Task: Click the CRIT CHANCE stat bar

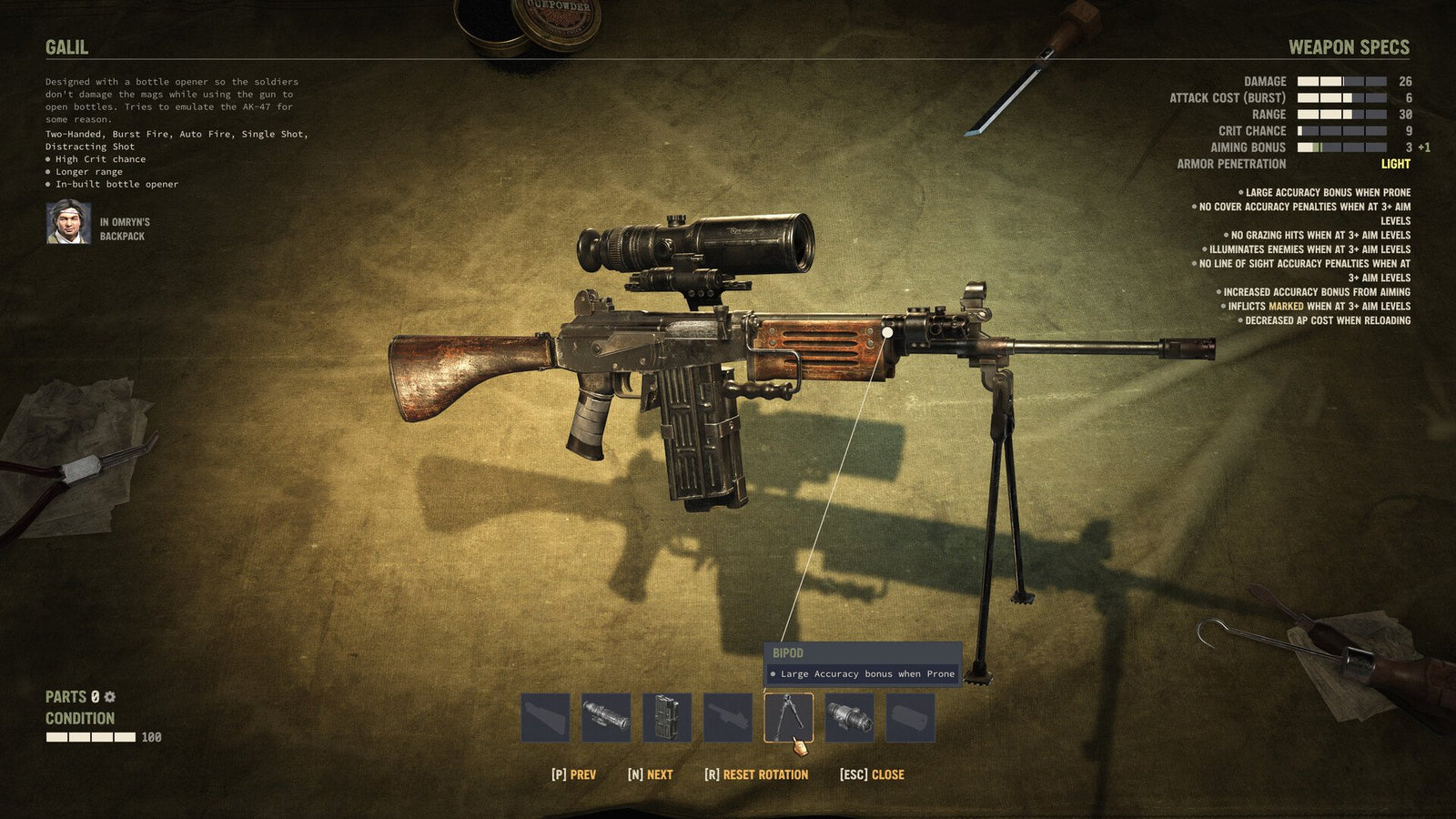Action: (x=1342, y=131)
